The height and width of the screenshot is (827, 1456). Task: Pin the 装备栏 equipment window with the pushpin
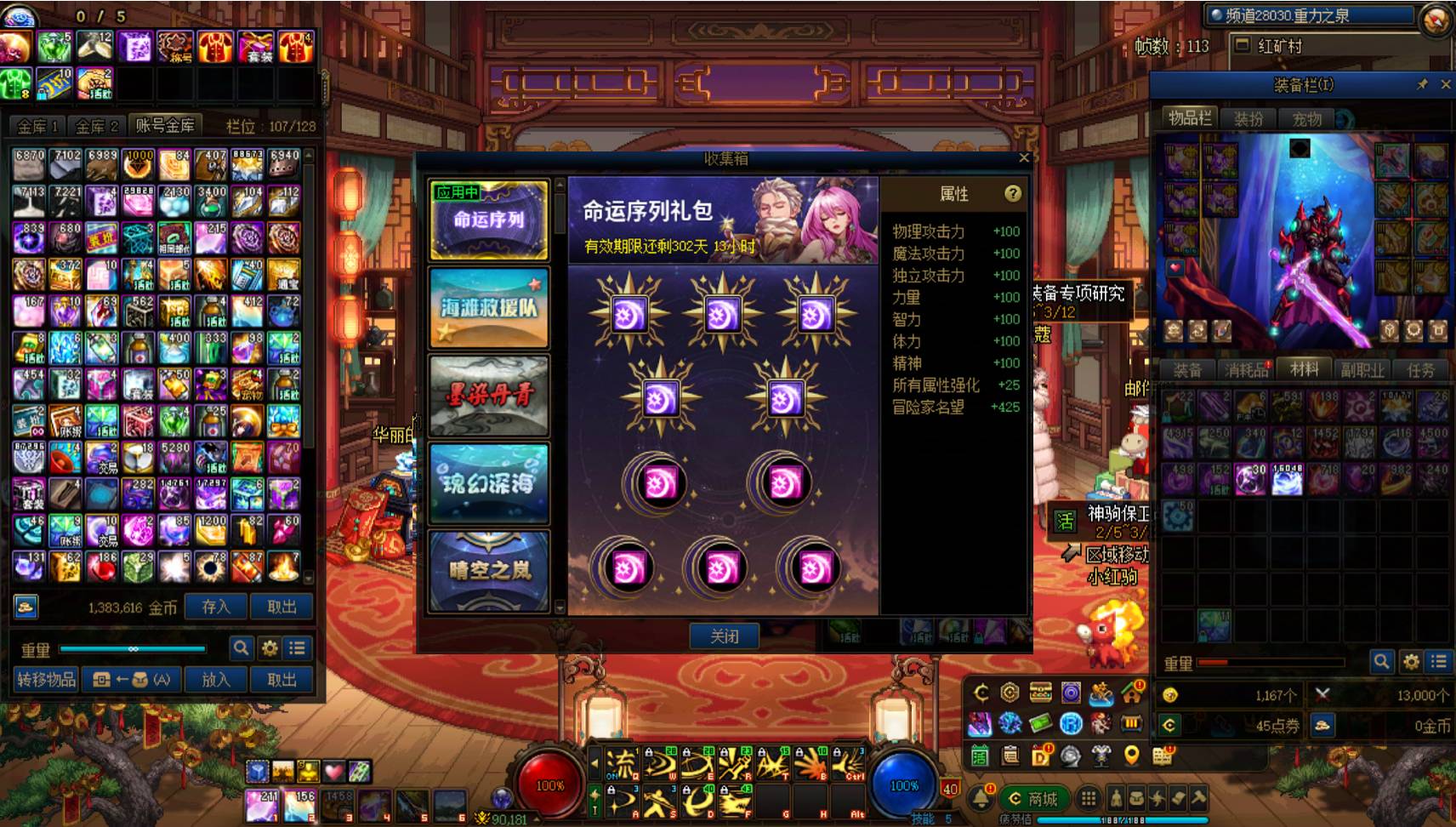point(1421,84)
